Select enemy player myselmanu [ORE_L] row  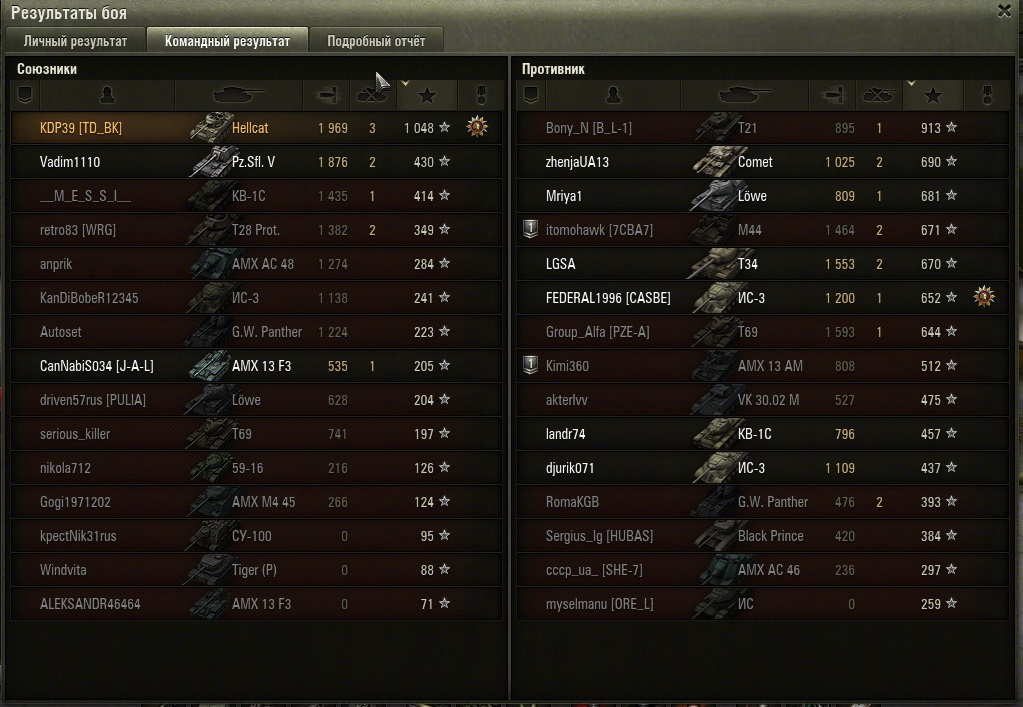point(600,604)
